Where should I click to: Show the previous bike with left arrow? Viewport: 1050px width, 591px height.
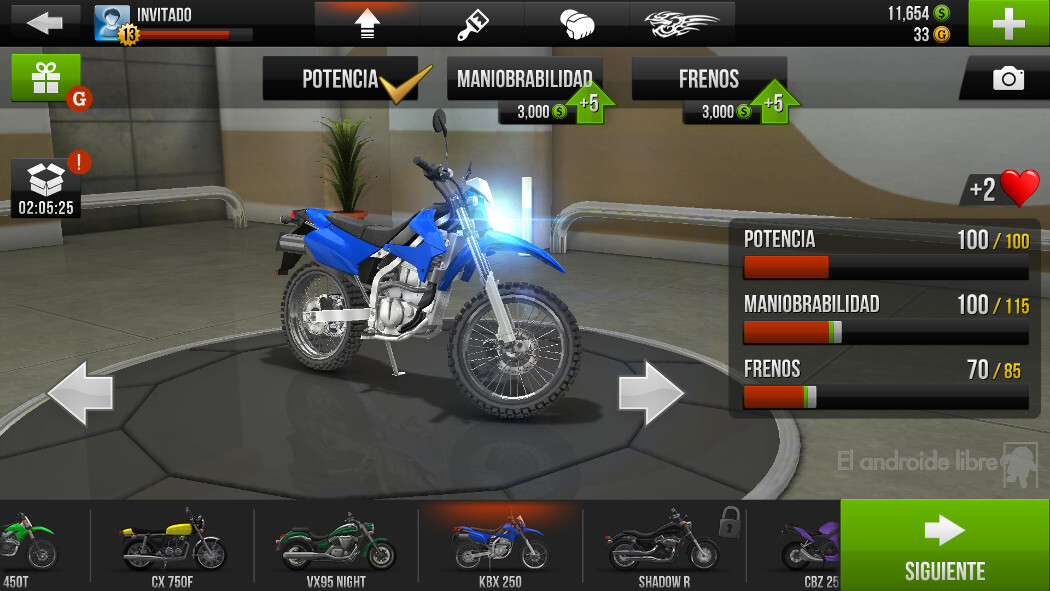[x=80, y=394]
